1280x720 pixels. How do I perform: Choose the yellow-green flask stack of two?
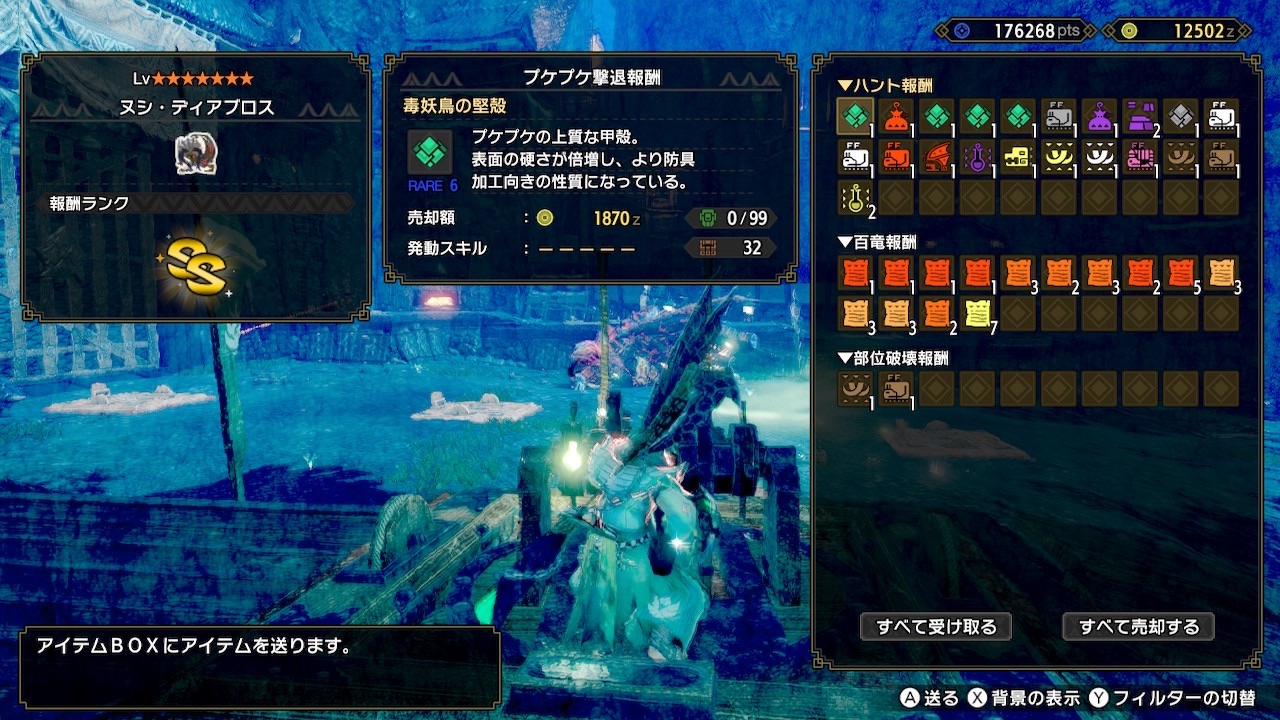pos(855,197)
